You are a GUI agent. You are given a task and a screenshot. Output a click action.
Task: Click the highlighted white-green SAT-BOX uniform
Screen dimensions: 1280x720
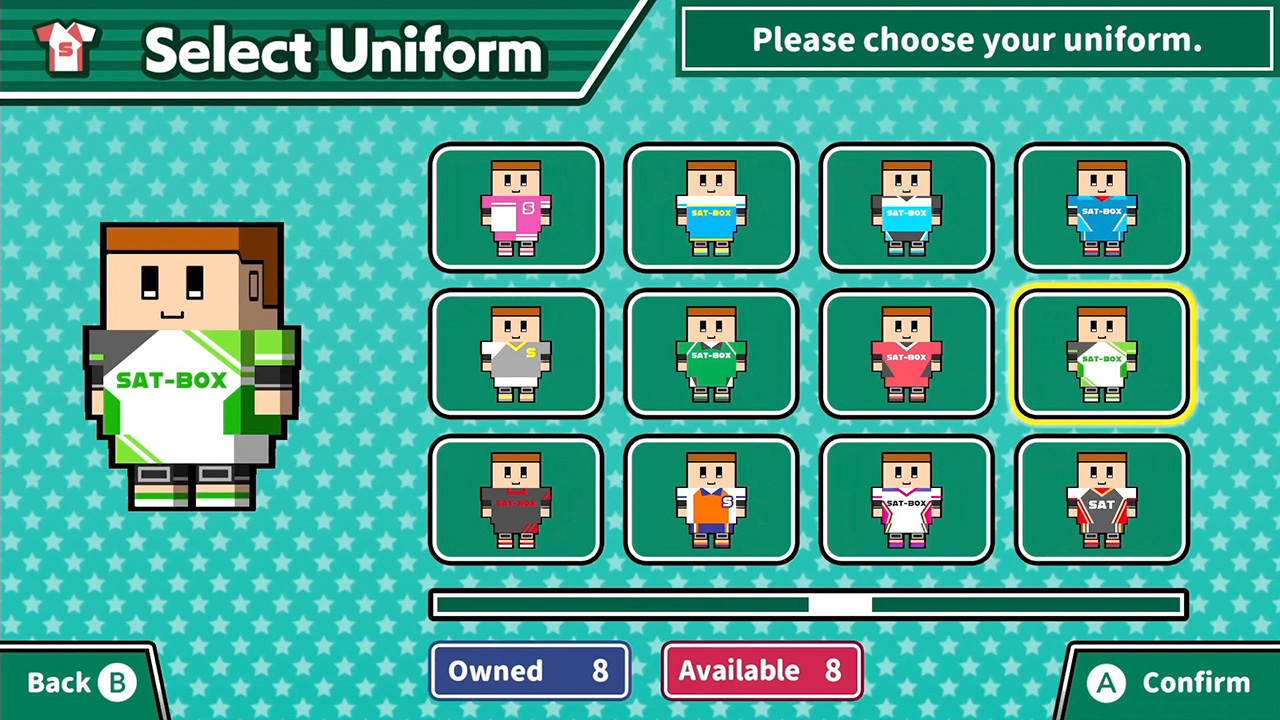coord(1102,354)
